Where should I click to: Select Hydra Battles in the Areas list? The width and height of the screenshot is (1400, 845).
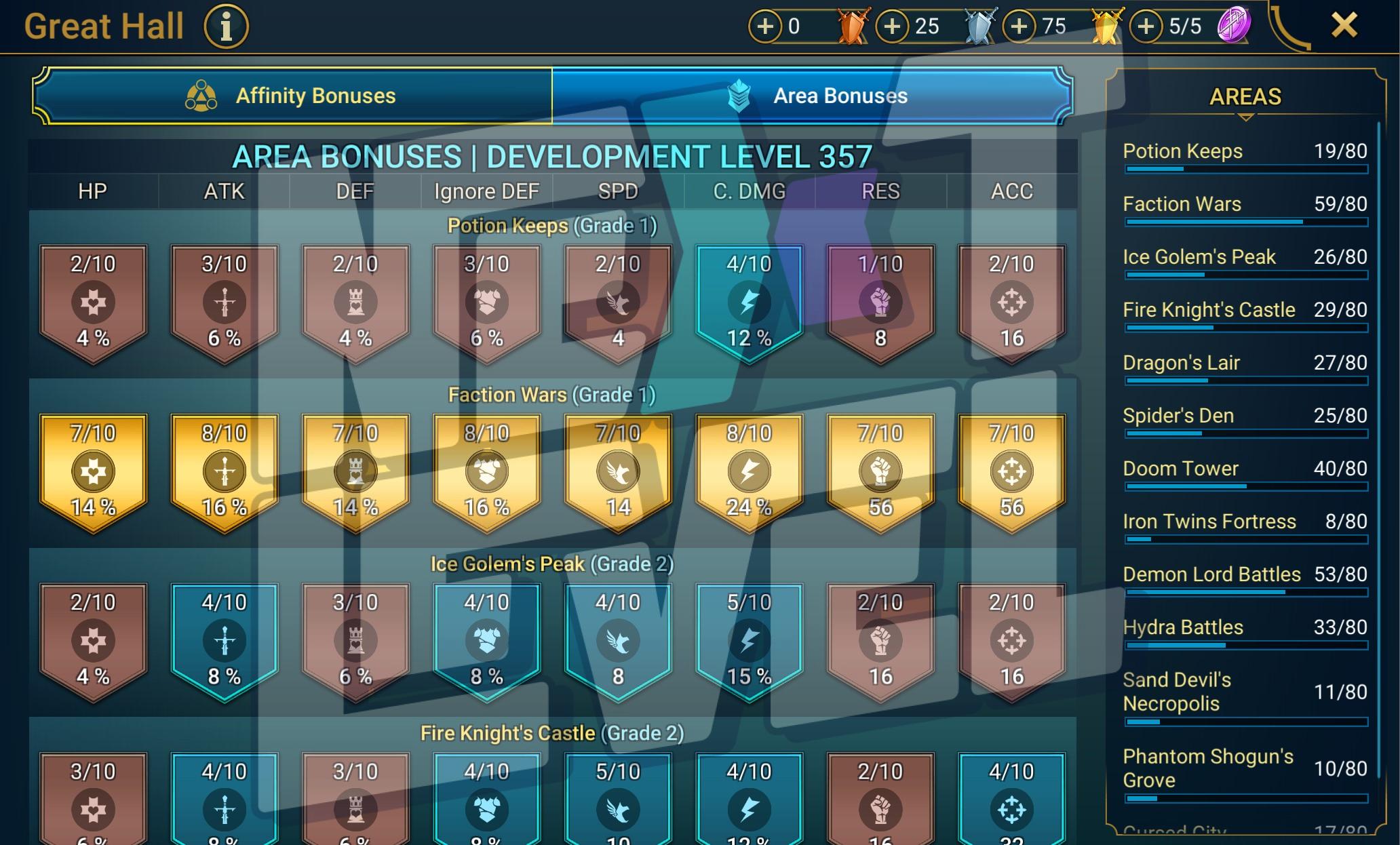[x=1244, y=628]
